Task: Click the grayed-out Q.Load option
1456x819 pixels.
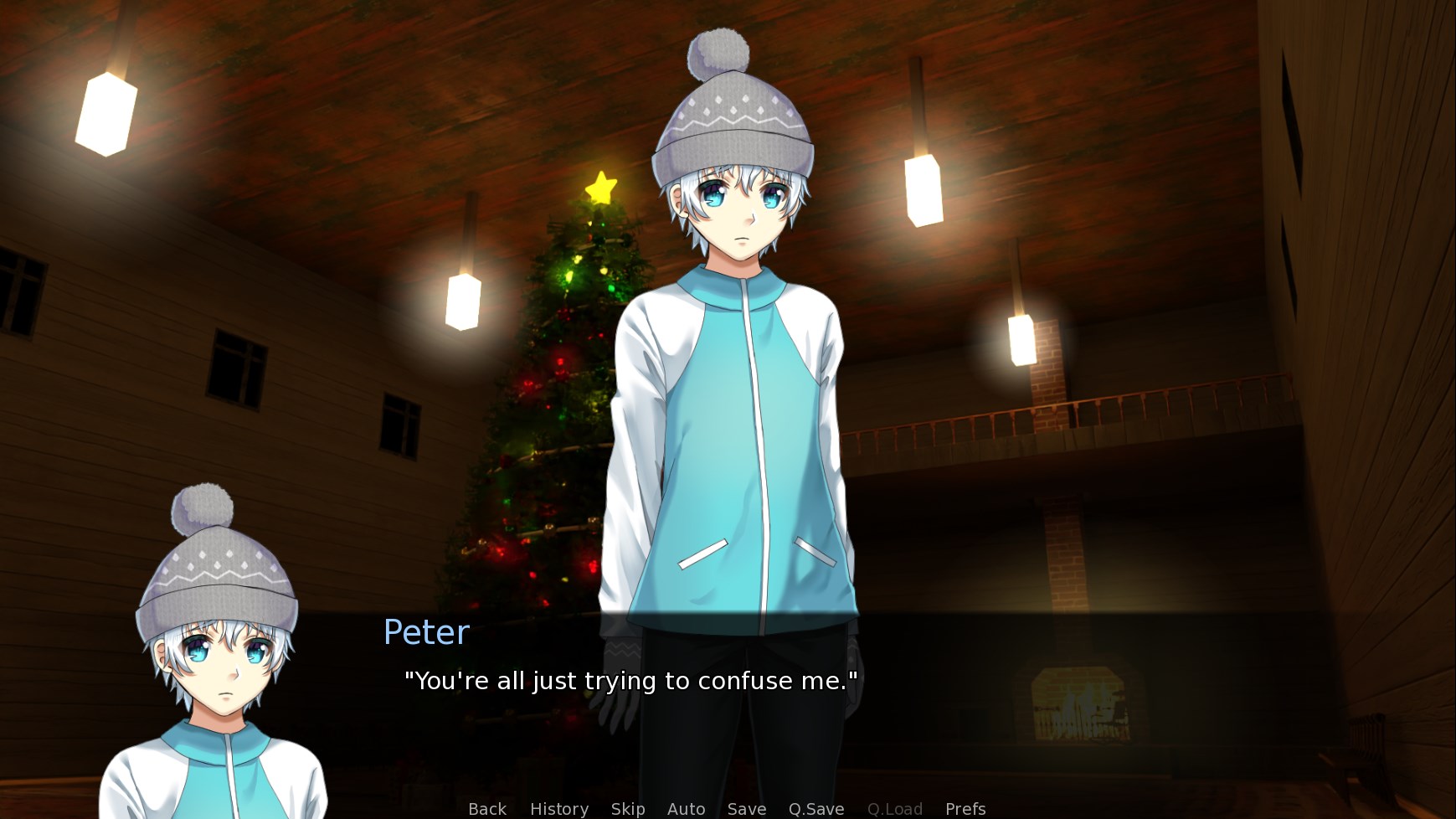Action: point(894,808)
